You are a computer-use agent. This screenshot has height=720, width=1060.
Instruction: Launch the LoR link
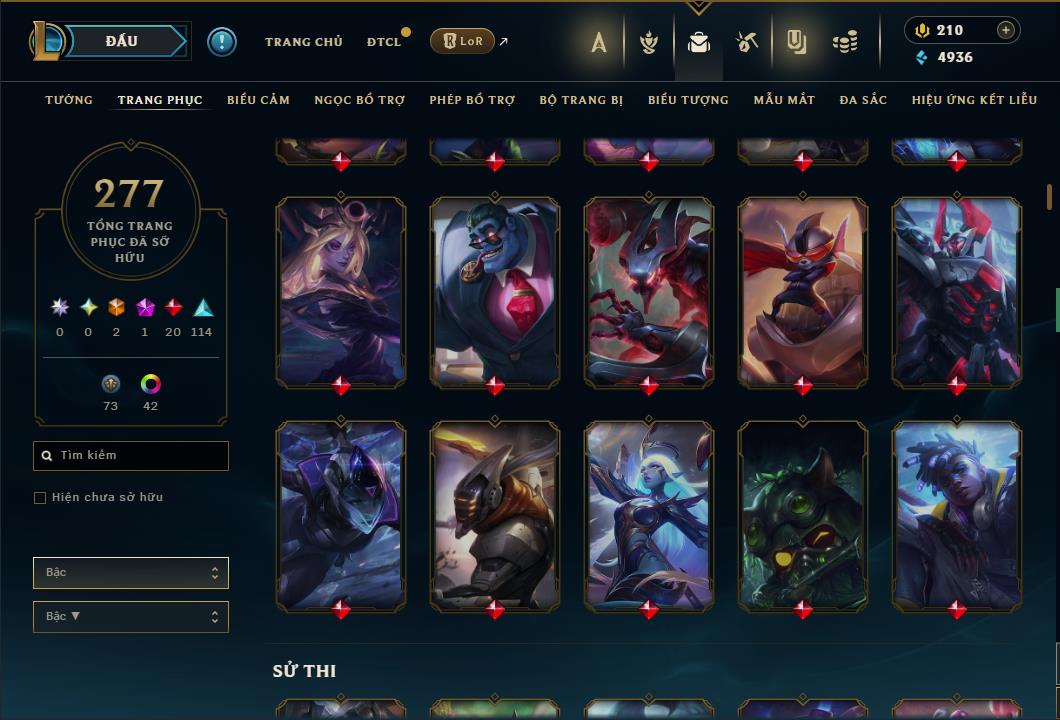pyautogui.click(x=462, y=41)
